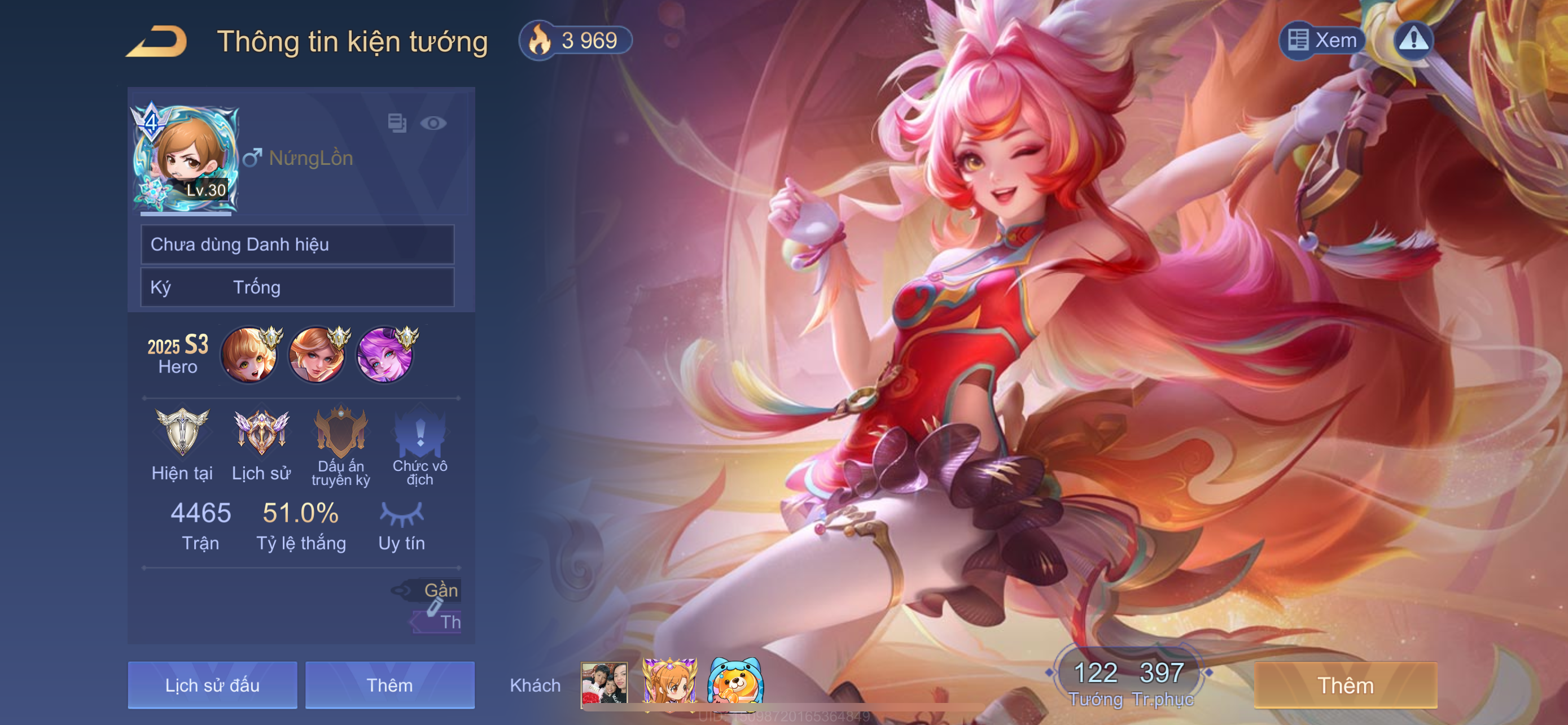This screenshot has width=1568, height=725.
Task: Select the blue bear-hood visitor avatar
Action: point(735,684)
